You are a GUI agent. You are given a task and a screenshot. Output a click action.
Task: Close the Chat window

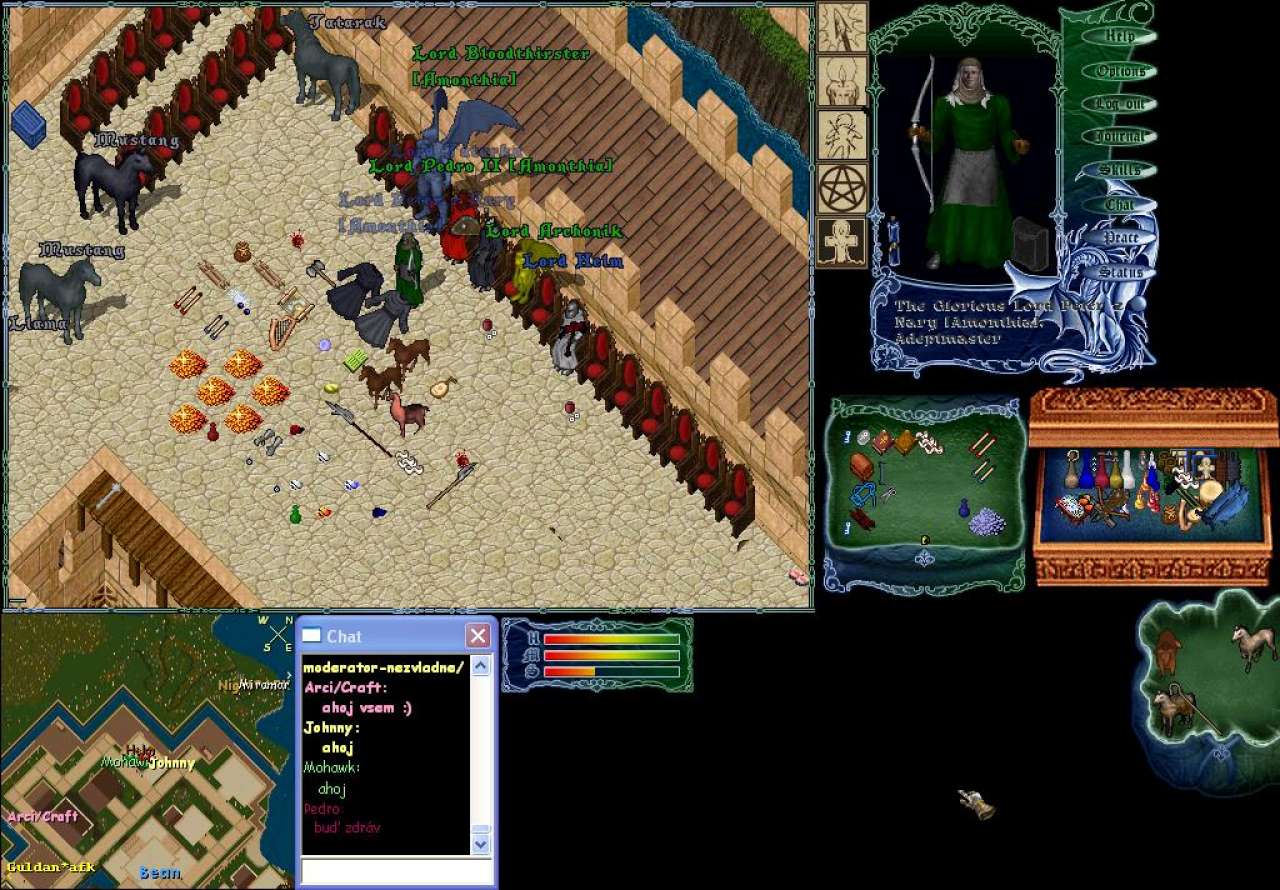coord(479,636)
